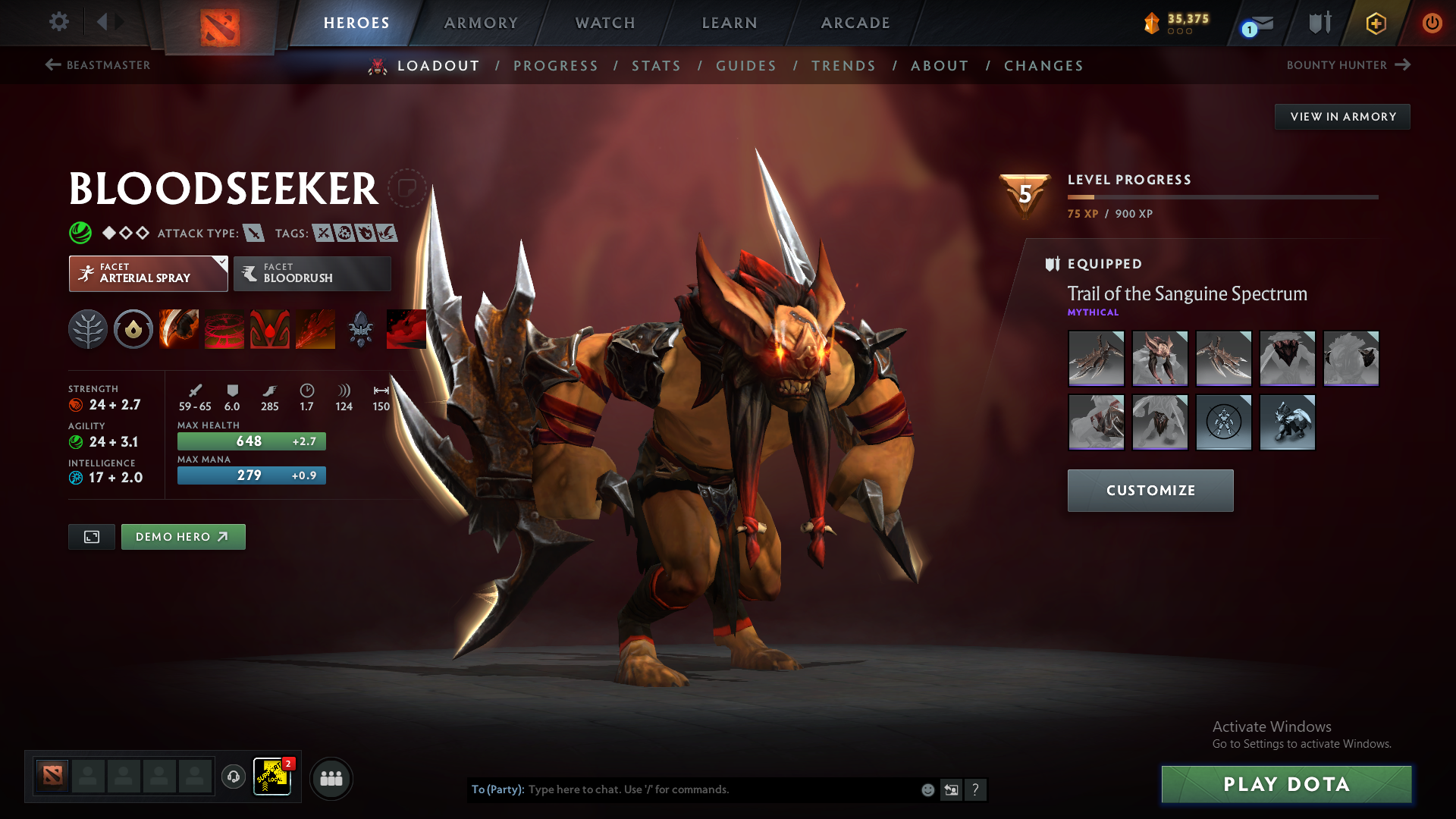Click the Customize equipped items button
The height and width of the screenshot is (819, 1456).
click(x=1150, y=491)
